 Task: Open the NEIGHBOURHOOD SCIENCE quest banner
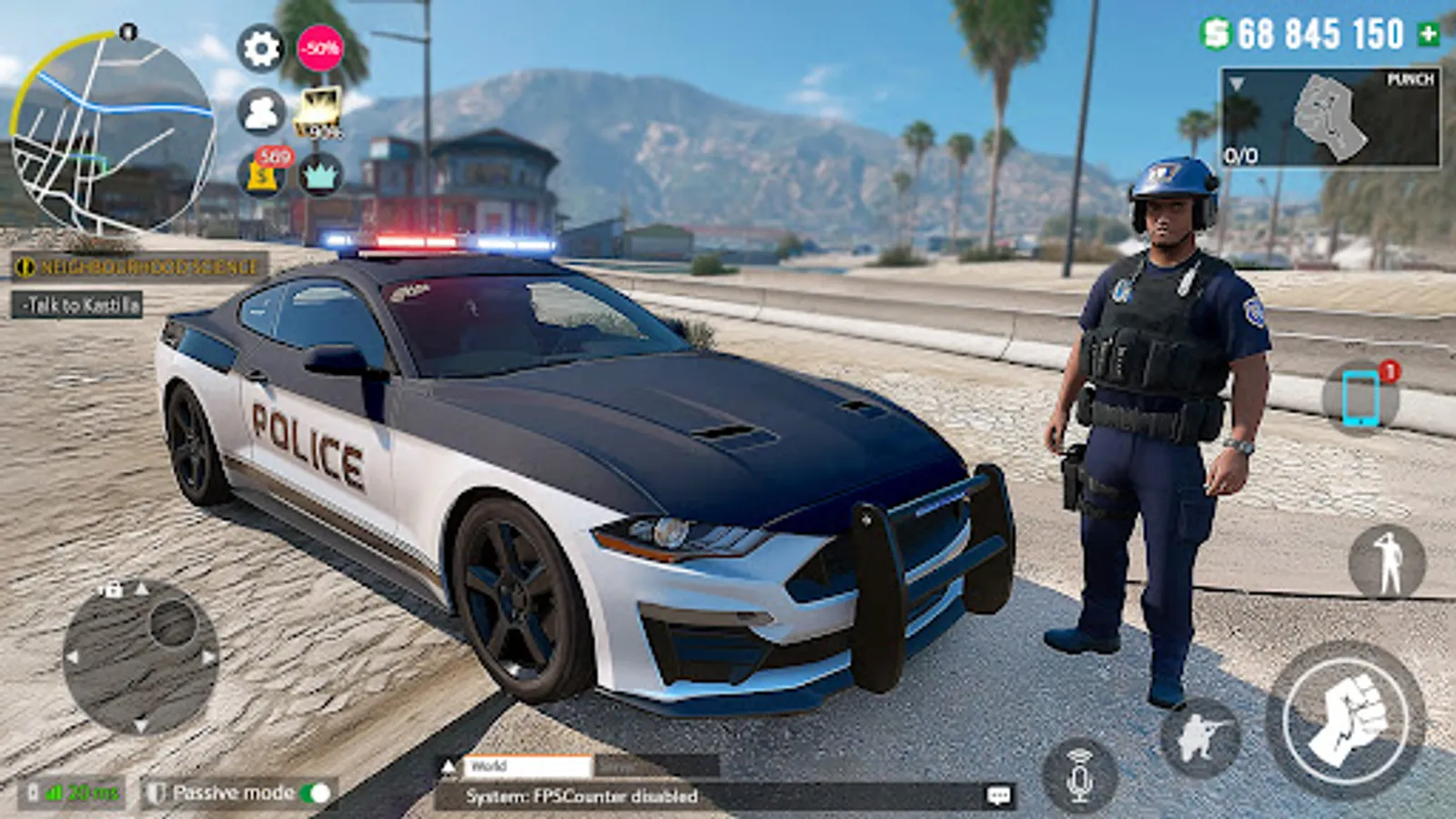(135, 267)
